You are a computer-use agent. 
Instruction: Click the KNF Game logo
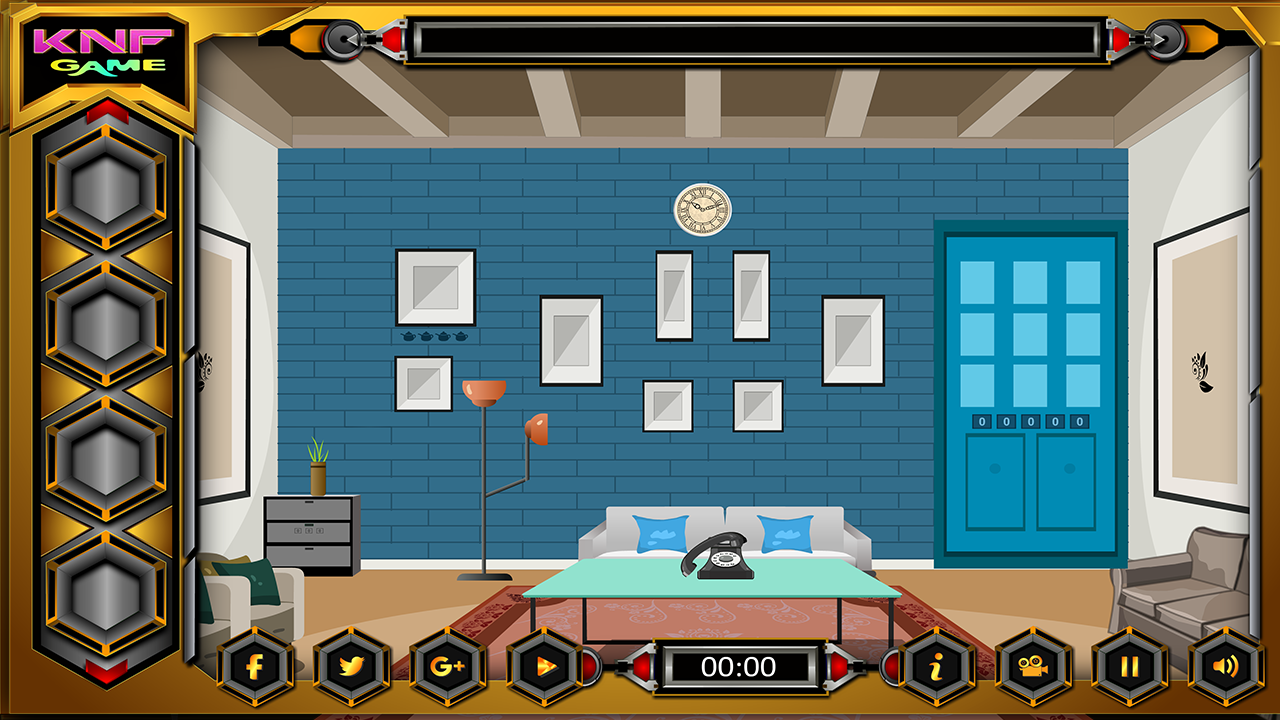(x=103, y=50)
